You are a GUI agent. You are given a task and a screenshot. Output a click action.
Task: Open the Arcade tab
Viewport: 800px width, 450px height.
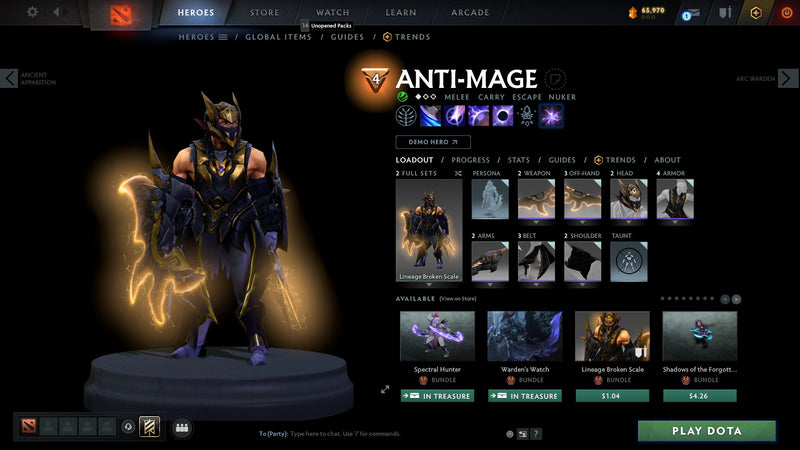(x=470, y=13)
